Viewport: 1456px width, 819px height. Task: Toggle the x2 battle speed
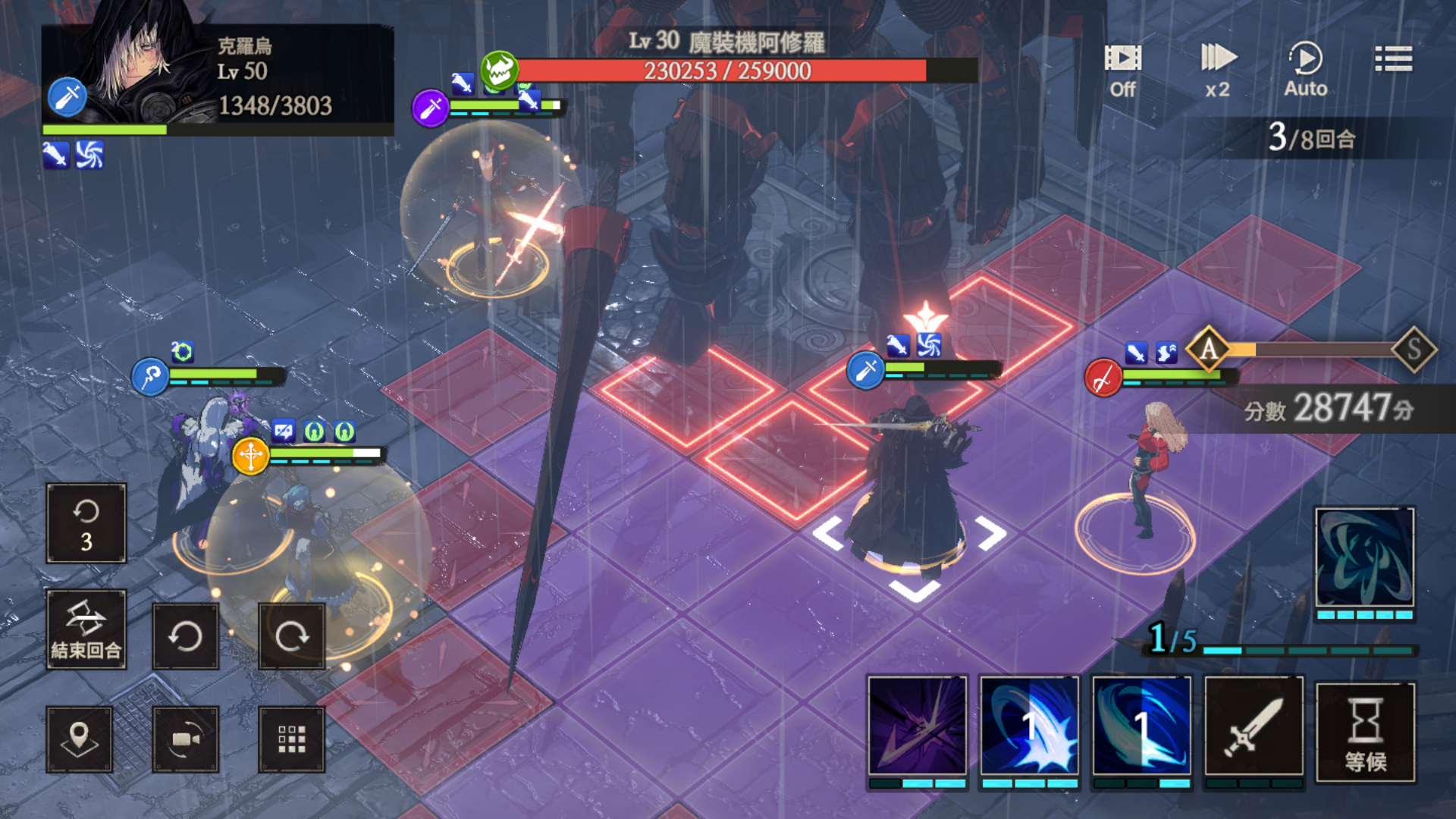pyautogui.click(x=1218, y=70)
